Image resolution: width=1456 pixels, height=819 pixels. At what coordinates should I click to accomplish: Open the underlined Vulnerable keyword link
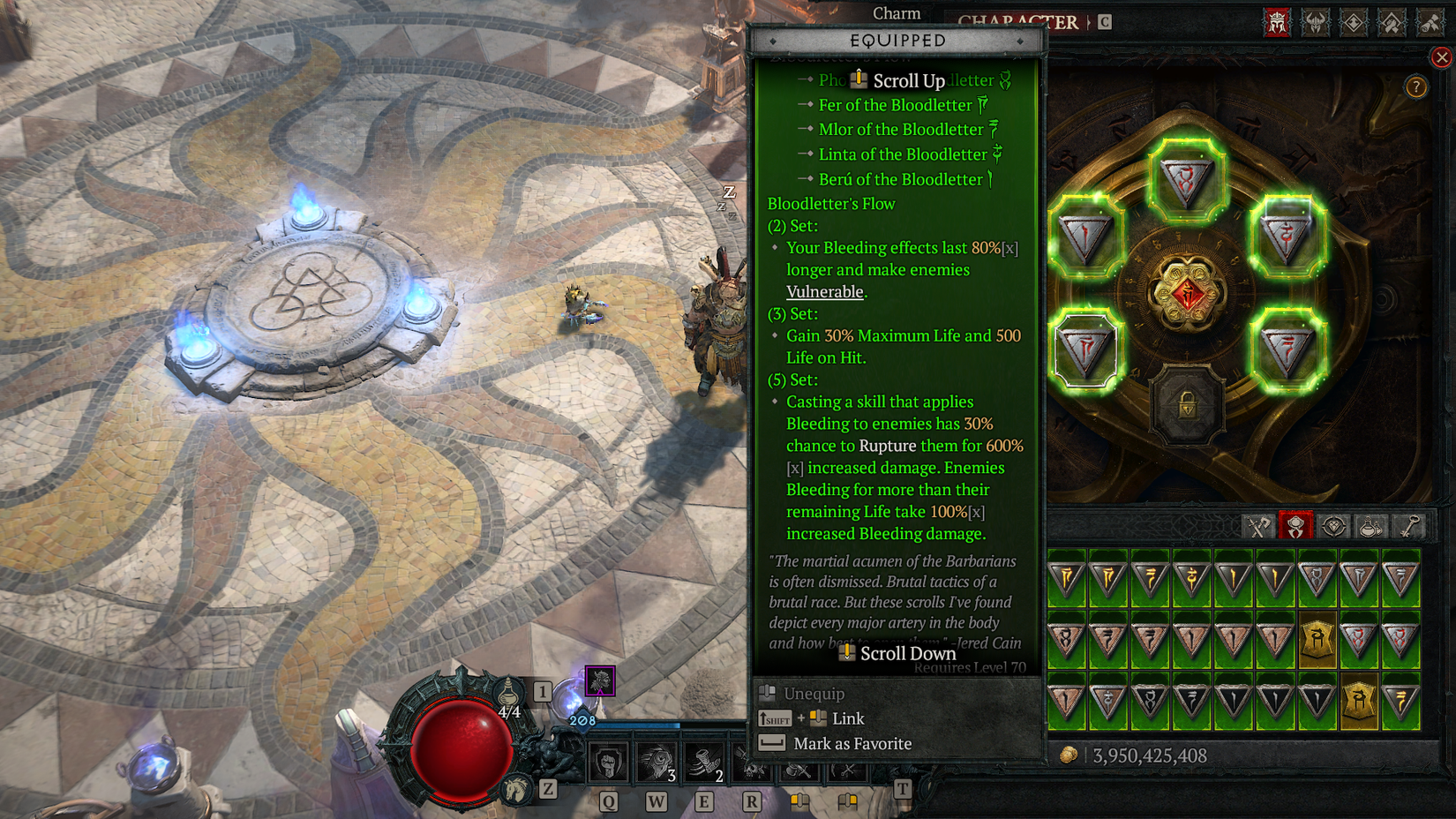click(824, 291)
